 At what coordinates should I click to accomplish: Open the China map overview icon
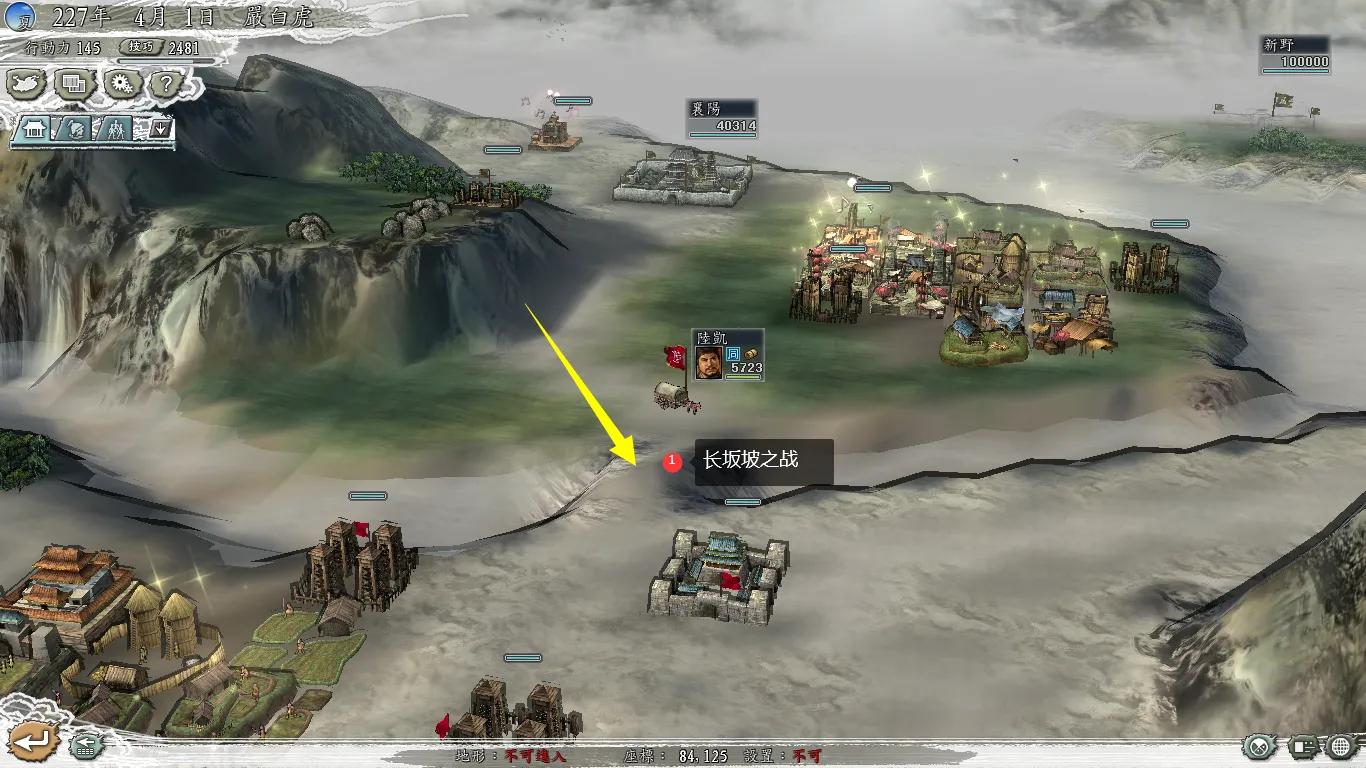[28, 84]
